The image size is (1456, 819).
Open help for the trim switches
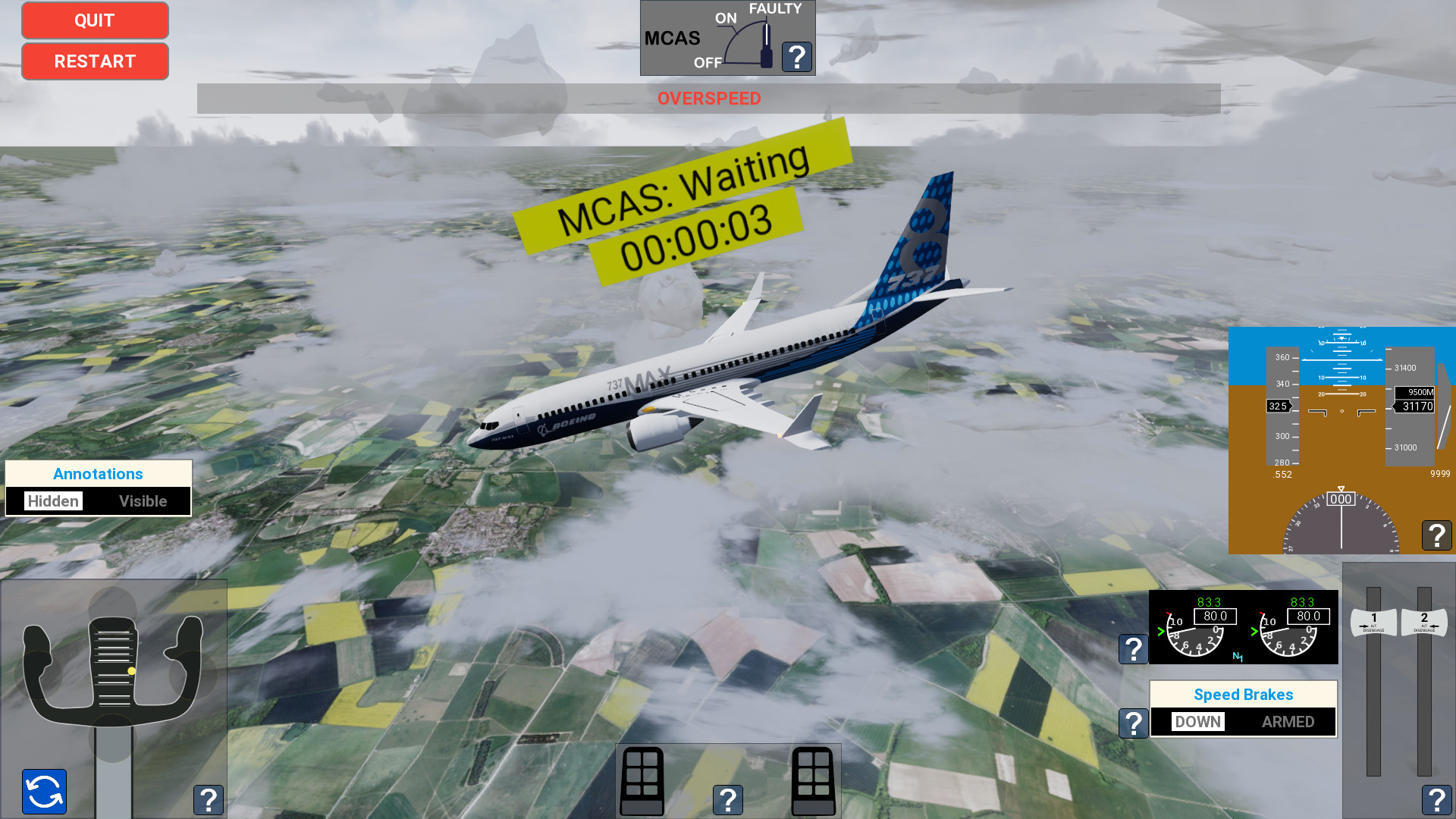pyautogui.click(x=727, y=799)
